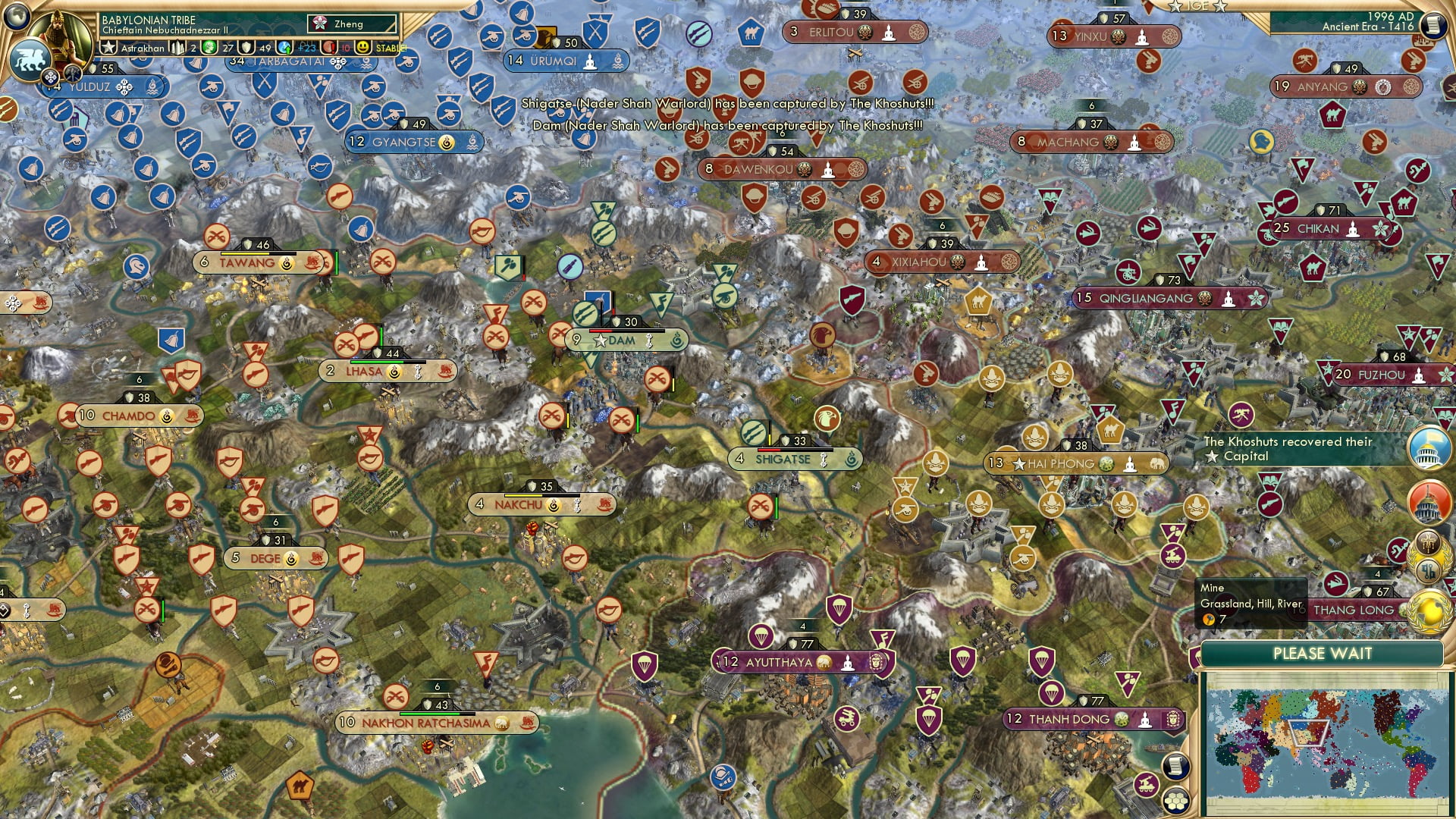Click the 1996 AD turn counter
Viewport: 1456px width, 819px height.
[1392, 17]
